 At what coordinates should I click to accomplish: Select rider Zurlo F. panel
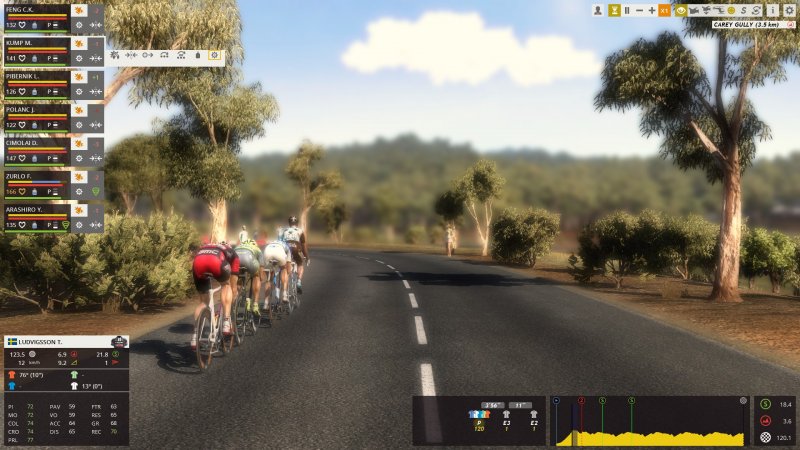30,175
